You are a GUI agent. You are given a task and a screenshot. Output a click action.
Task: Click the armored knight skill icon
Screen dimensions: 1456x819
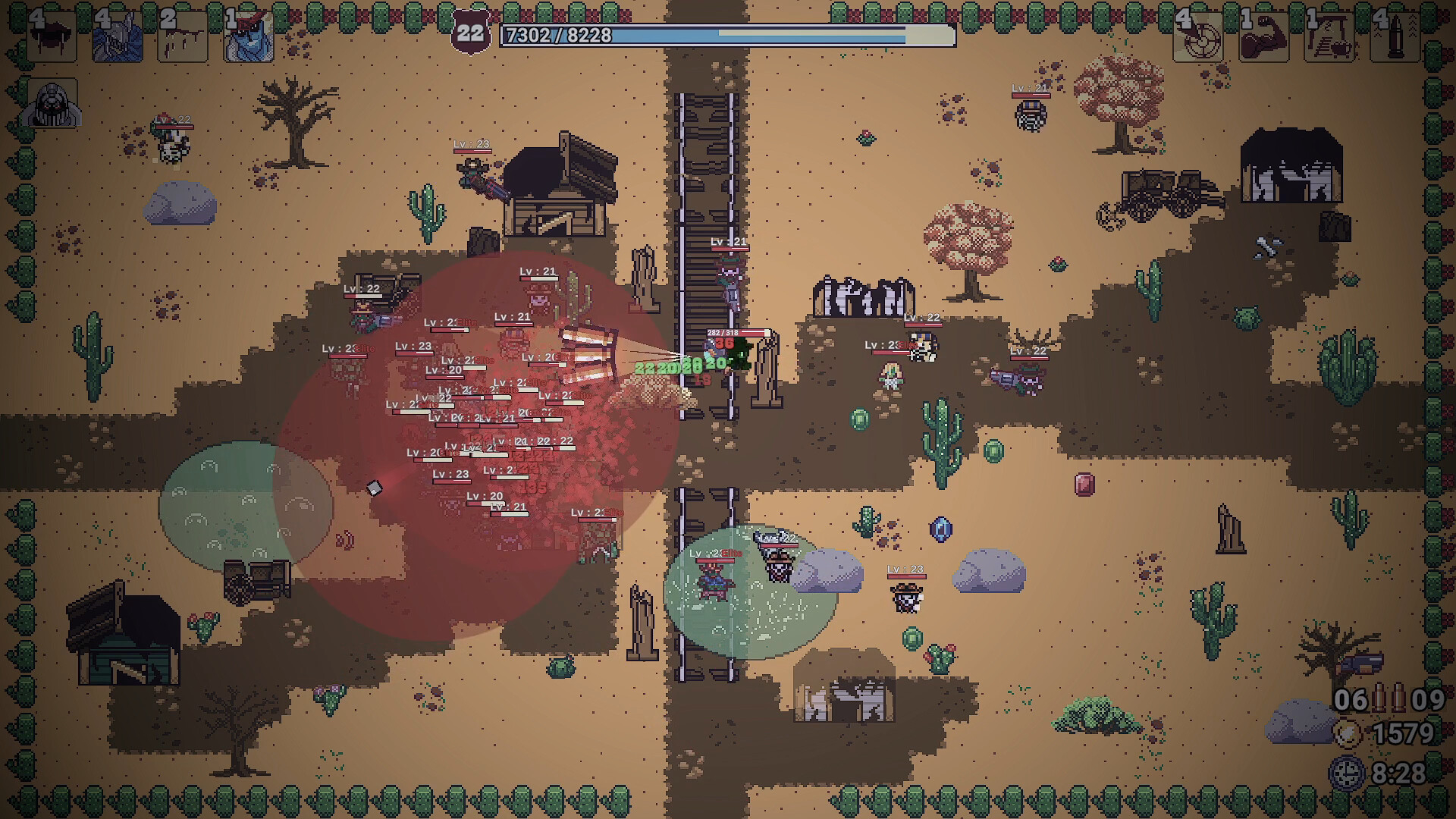(117, 35)
